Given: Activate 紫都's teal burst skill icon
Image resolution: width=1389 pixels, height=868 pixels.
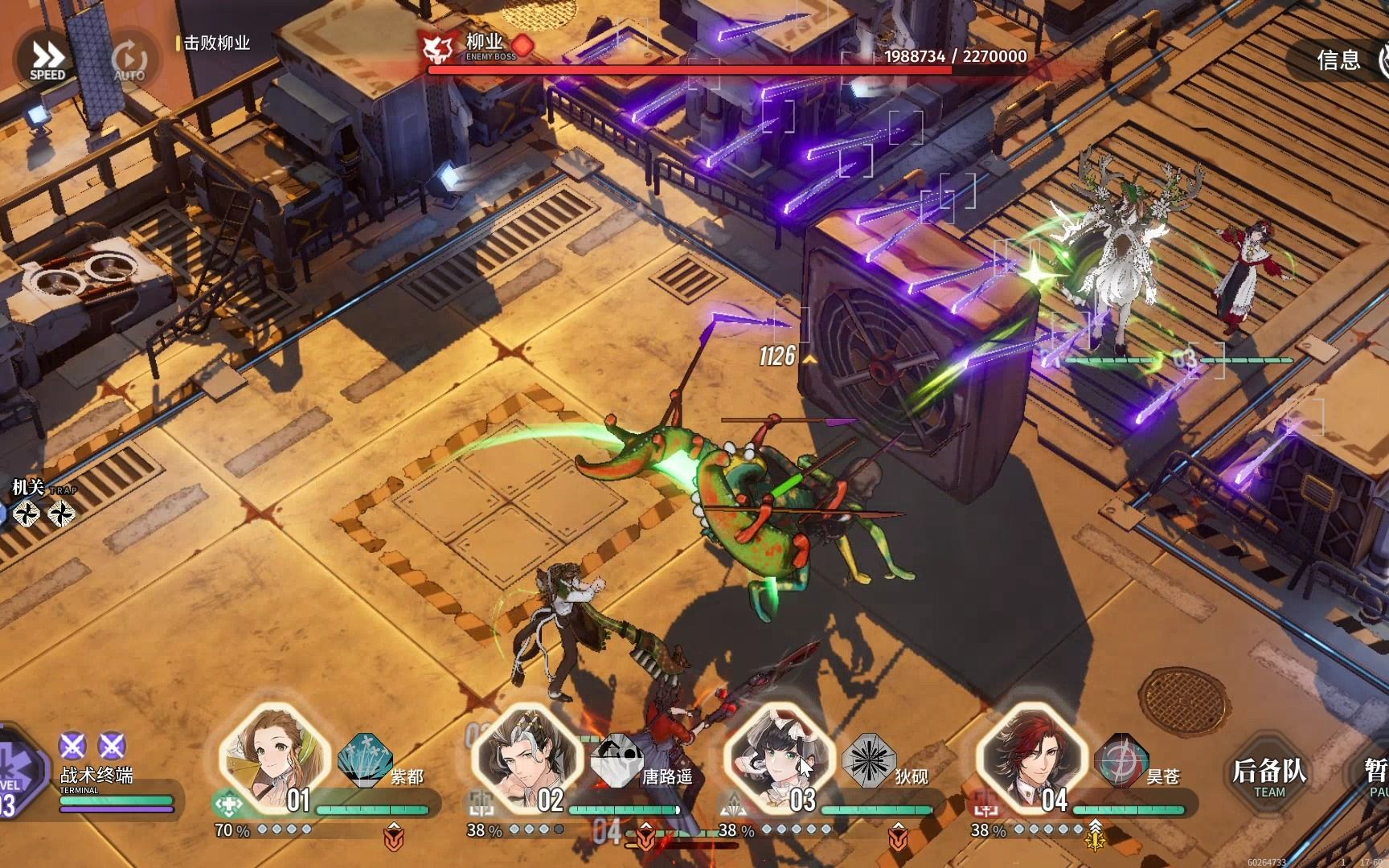Looking at the screenshot, I should point(366,760).
